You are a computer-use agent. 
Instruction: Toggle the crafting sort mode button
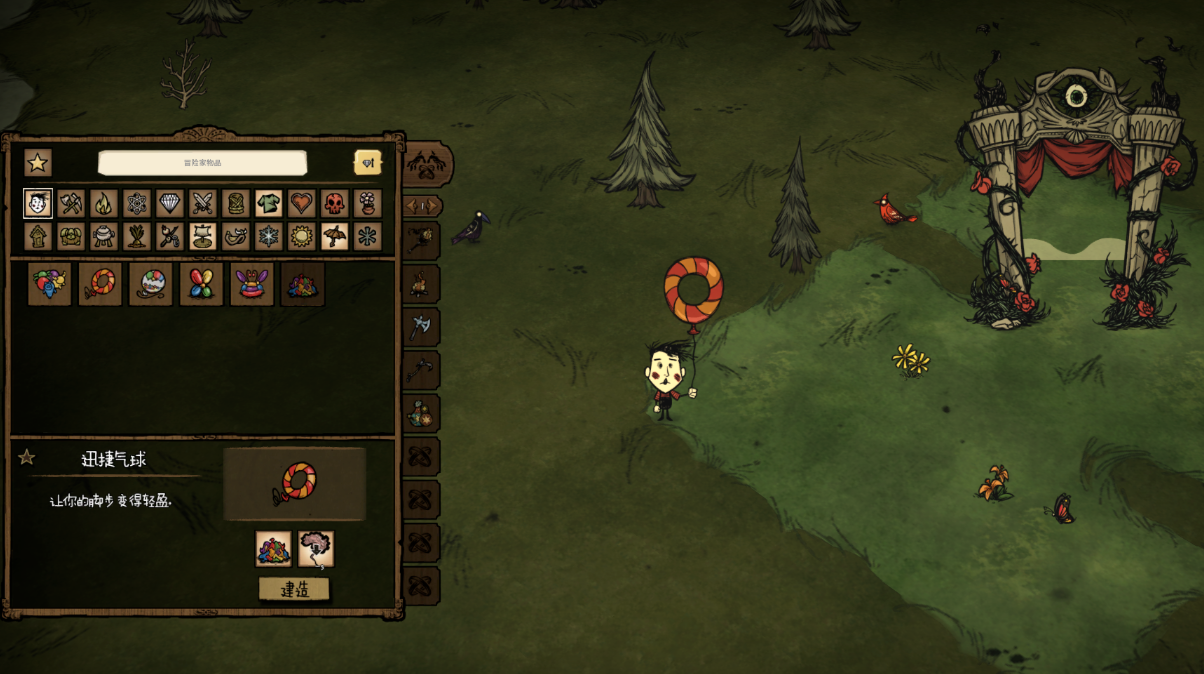coord(367,163)
